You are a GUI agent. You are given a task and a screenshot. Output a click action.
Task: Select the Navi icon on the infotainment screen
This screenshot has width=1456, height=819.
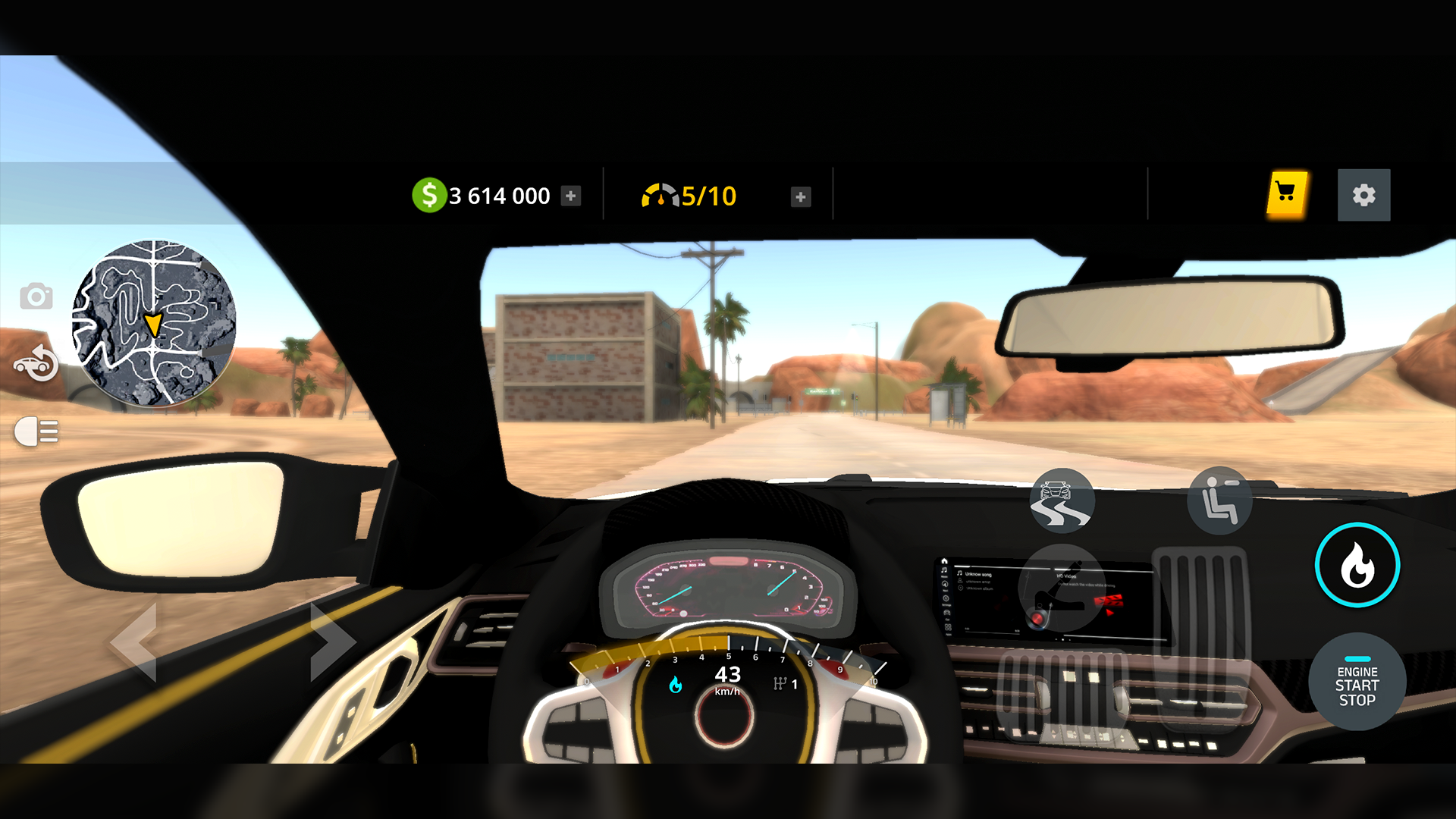pyautogui.click(x=945, y=584)
